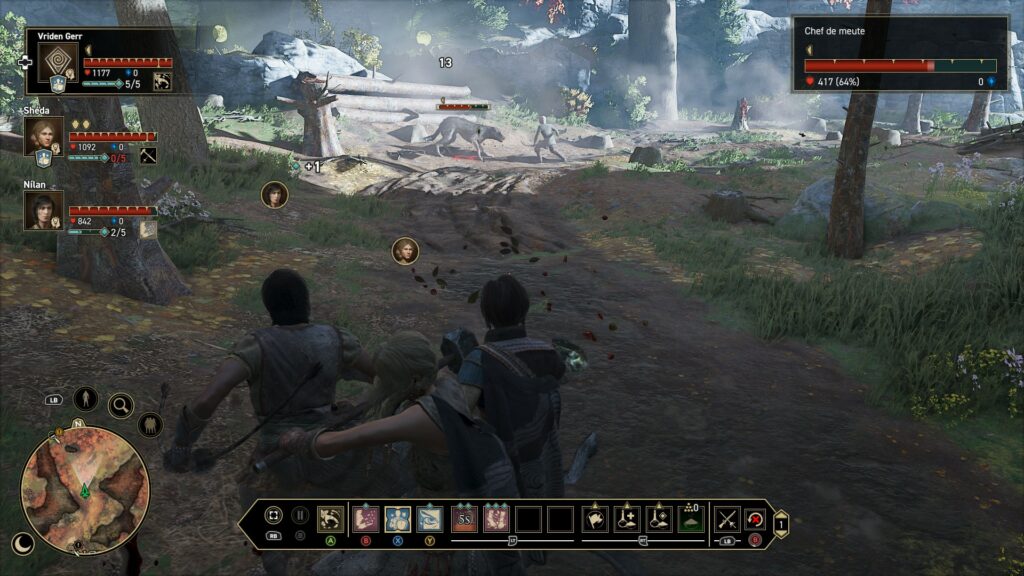Select Nilan's party portrait
This screenshot has width=1024, height=576.
coord(44,209)
